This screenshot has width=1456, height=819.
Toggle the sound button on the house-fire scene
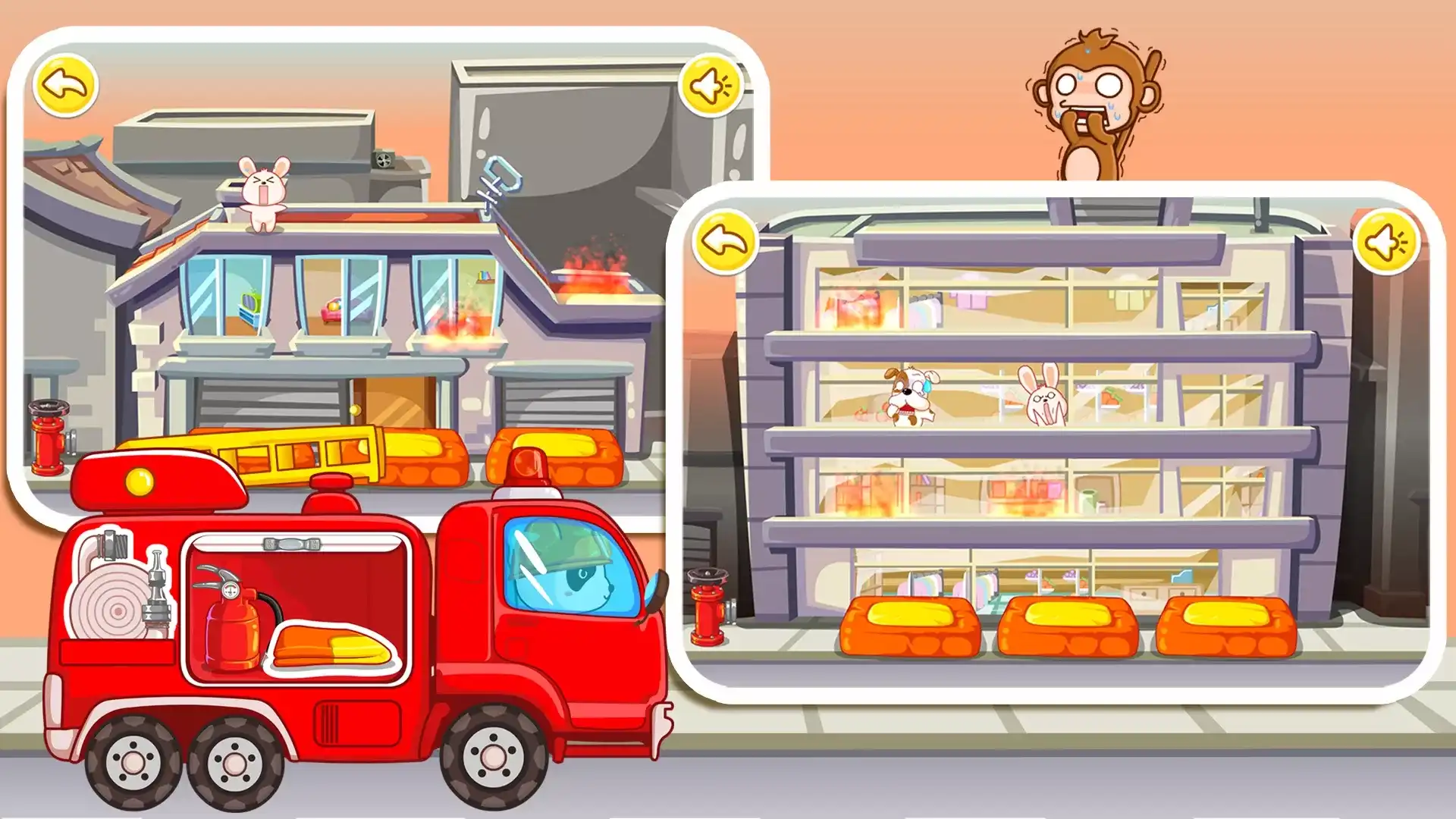click(711, 85)
